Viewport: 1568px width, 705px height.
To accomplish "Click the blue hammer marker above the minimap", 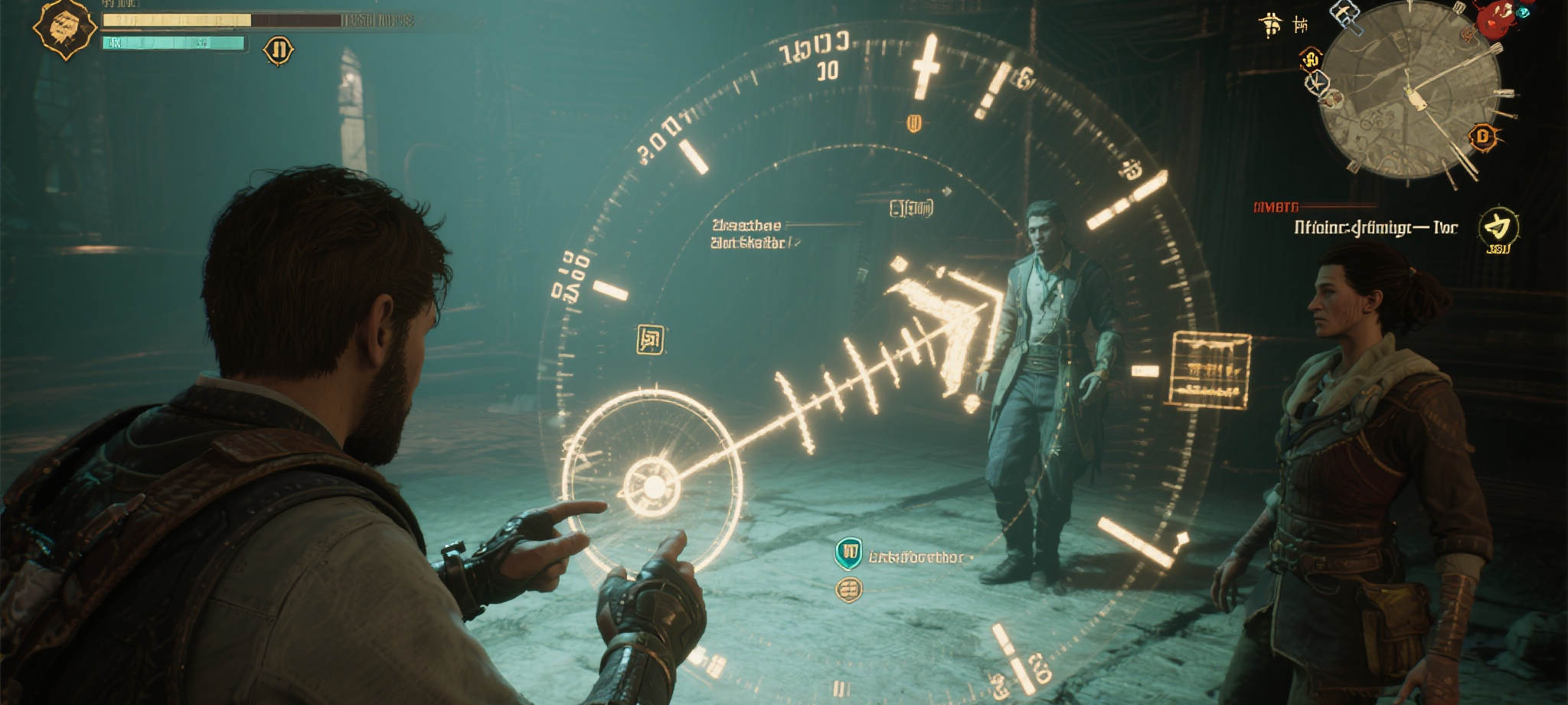I will click(x=1344, y=14).
